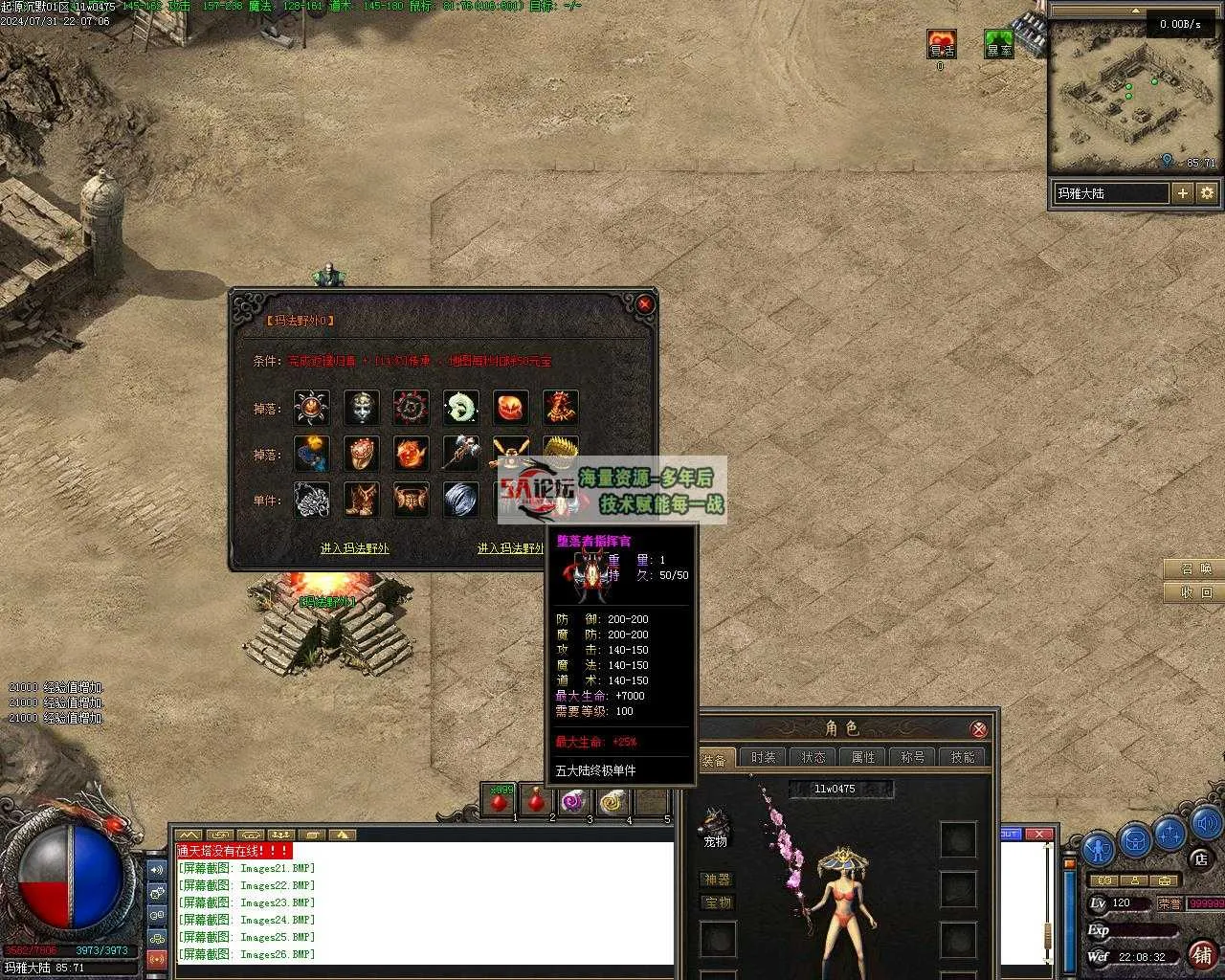Select the golden boots item icon
The image size is (1225, 980).
(x=362, y=500)
